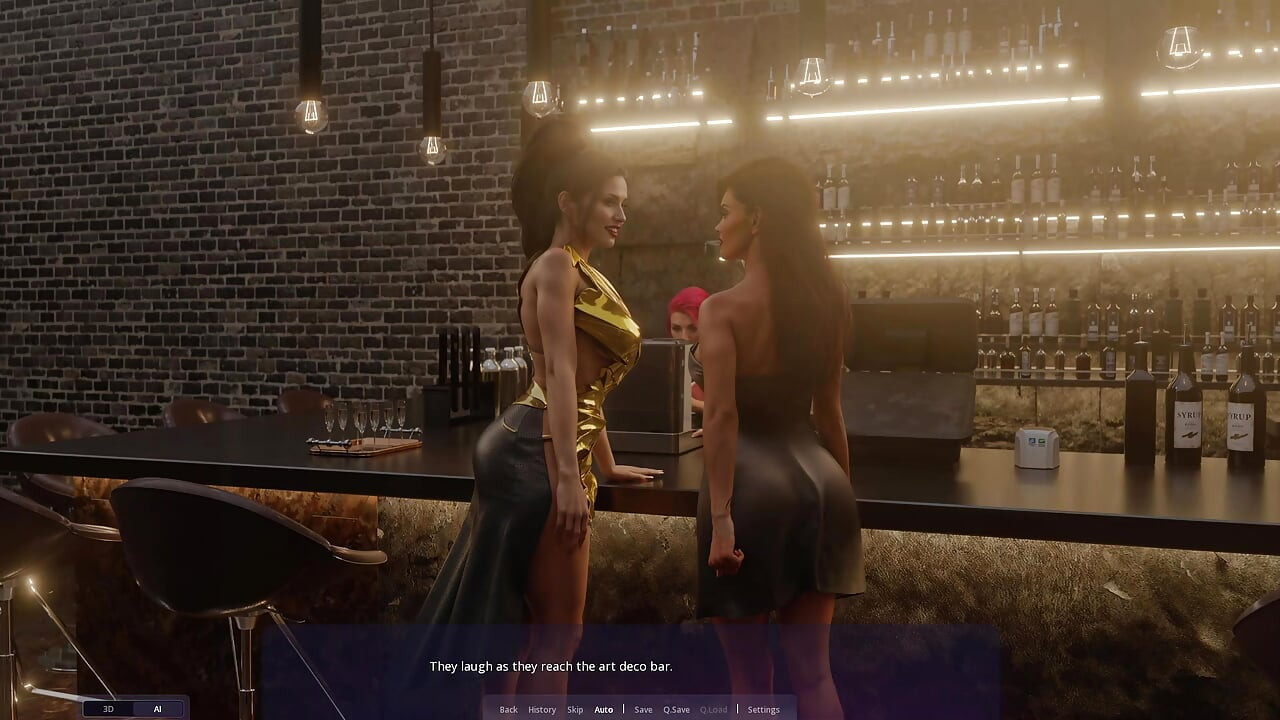Go Back to the previous line
1280x720 pixels.
(x=508, y=710)
